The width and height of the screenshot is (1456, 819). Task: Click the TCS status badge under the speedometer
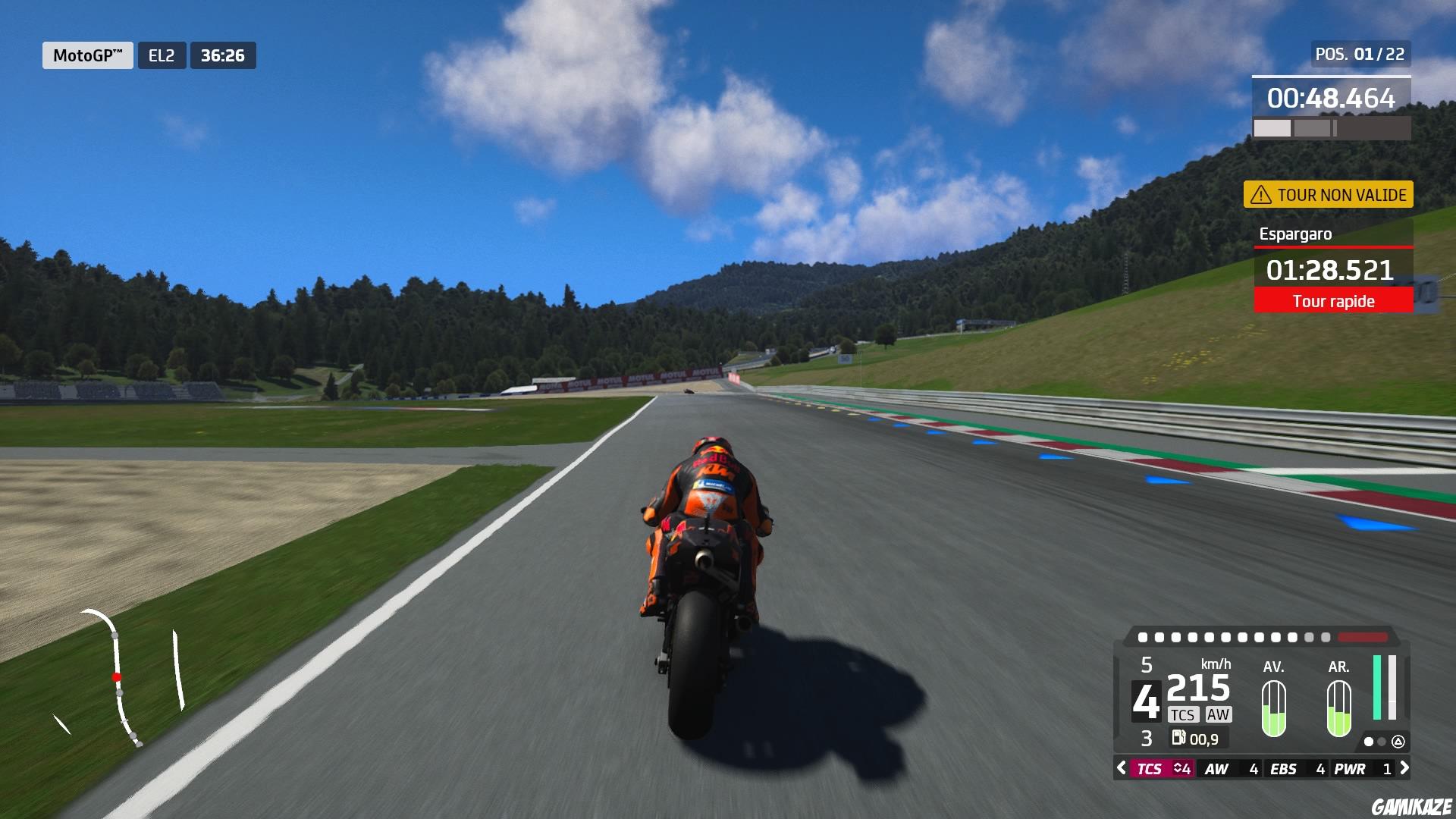point(1185,714)
